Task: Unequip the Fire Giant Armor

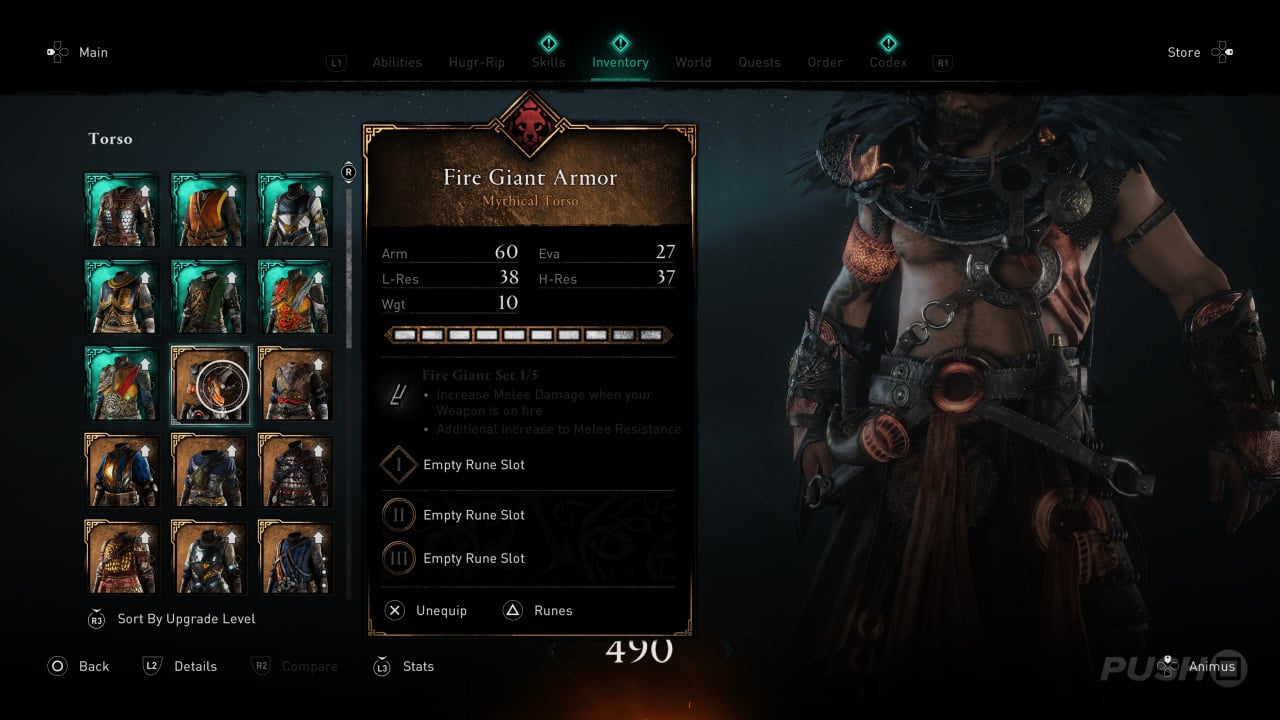Action: click(427, 610)
